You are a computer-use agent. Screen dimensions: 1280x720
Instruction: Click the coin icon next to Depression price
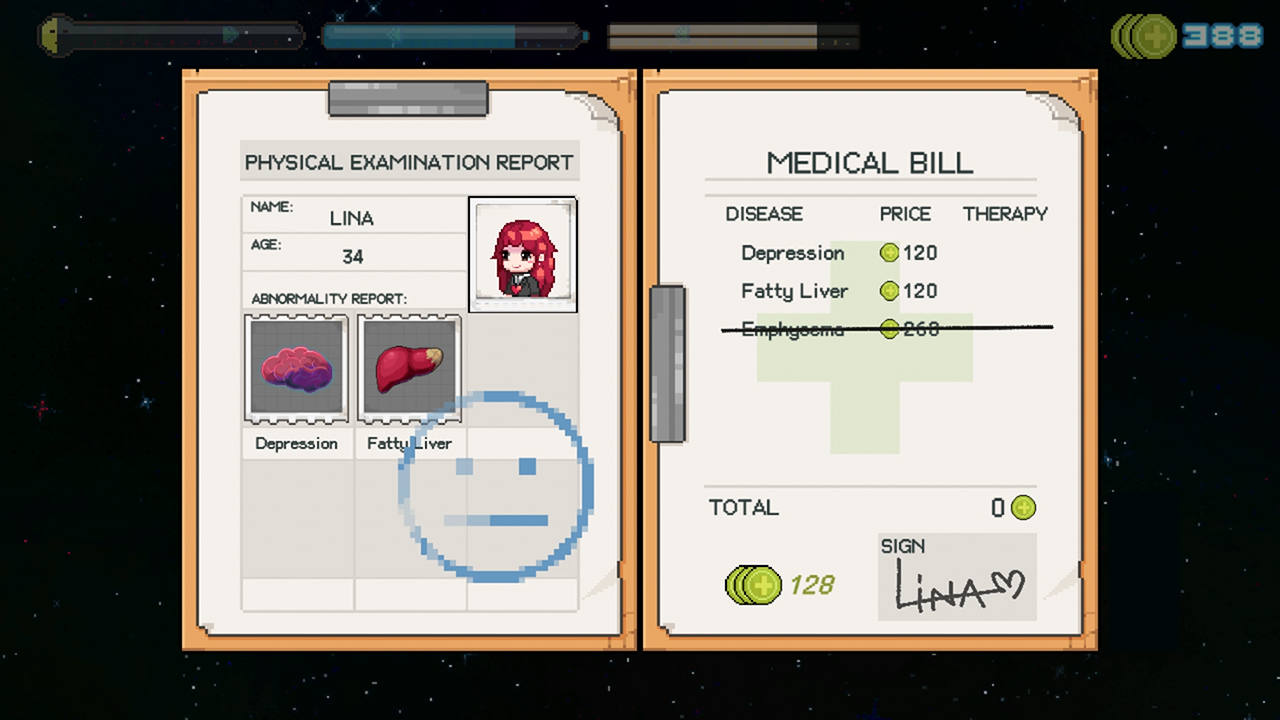click(889, 252)
